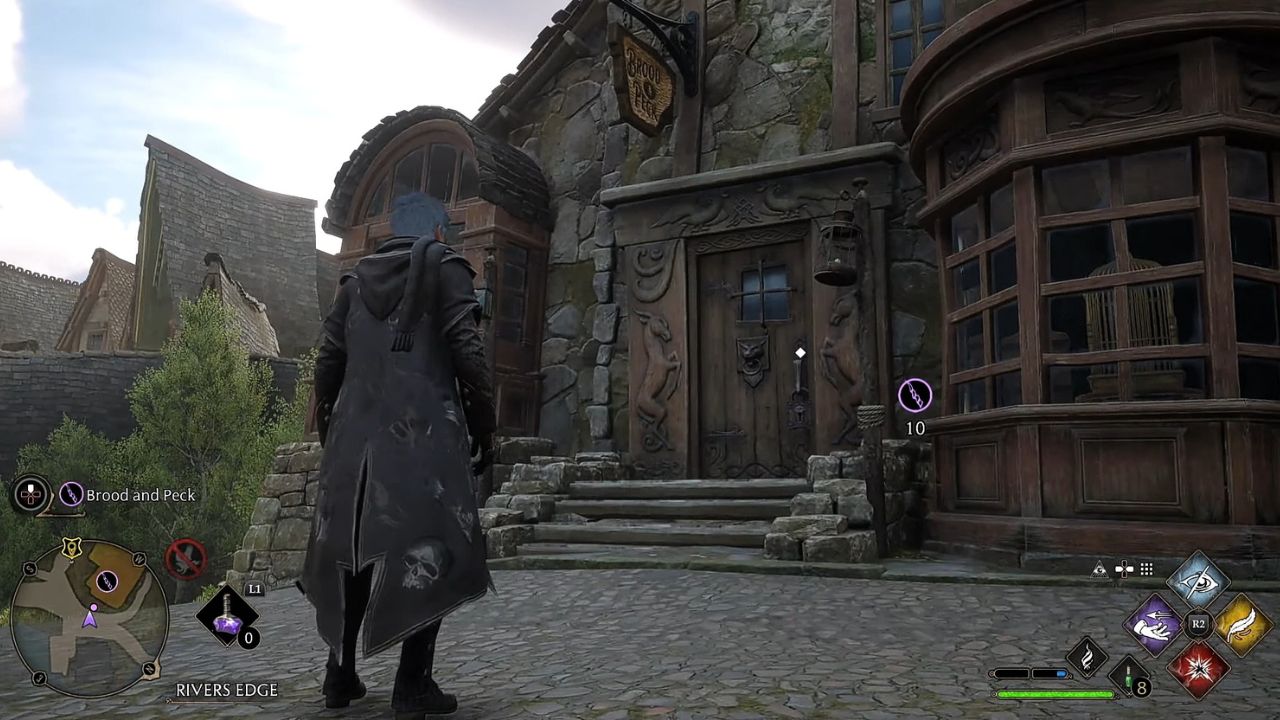Click the white diamond marker on the door

click(799, 351)
